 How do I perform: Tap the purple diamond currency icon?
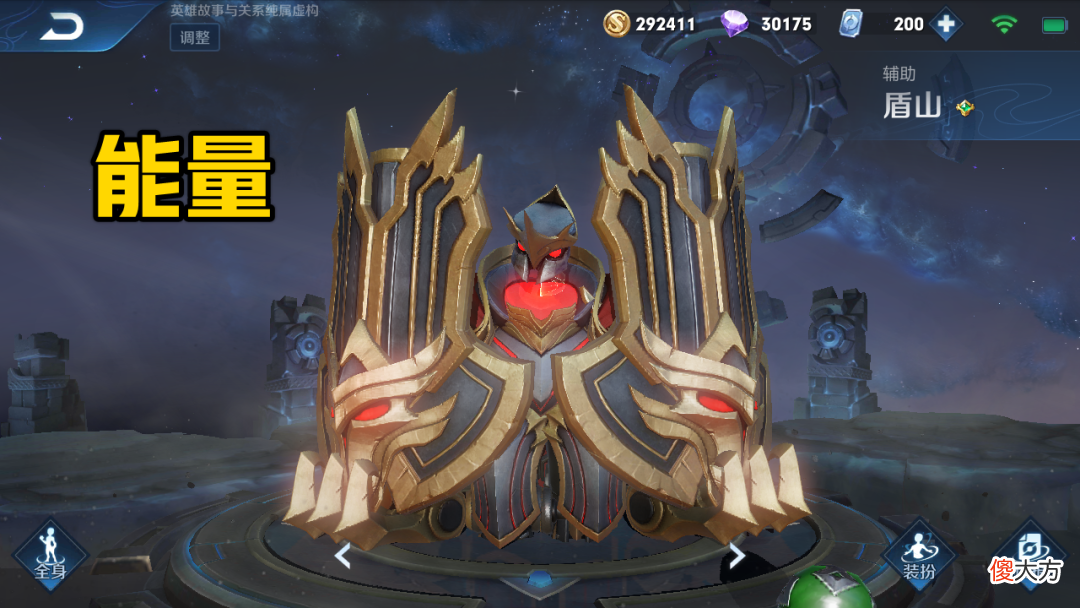tap(736, 23)
